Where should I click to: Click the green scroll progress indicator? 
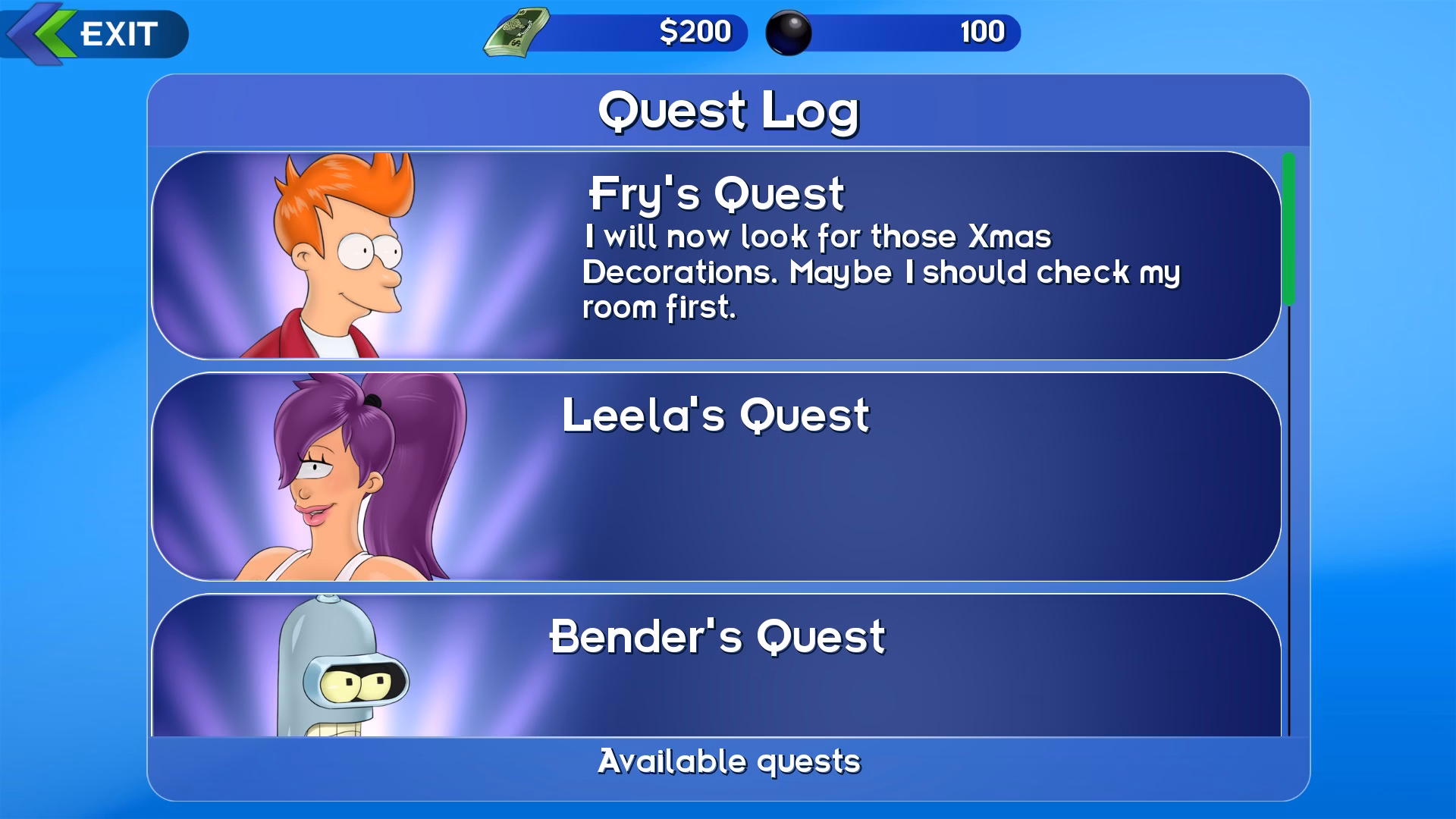pyautogui.click(x=1288, y=227)
